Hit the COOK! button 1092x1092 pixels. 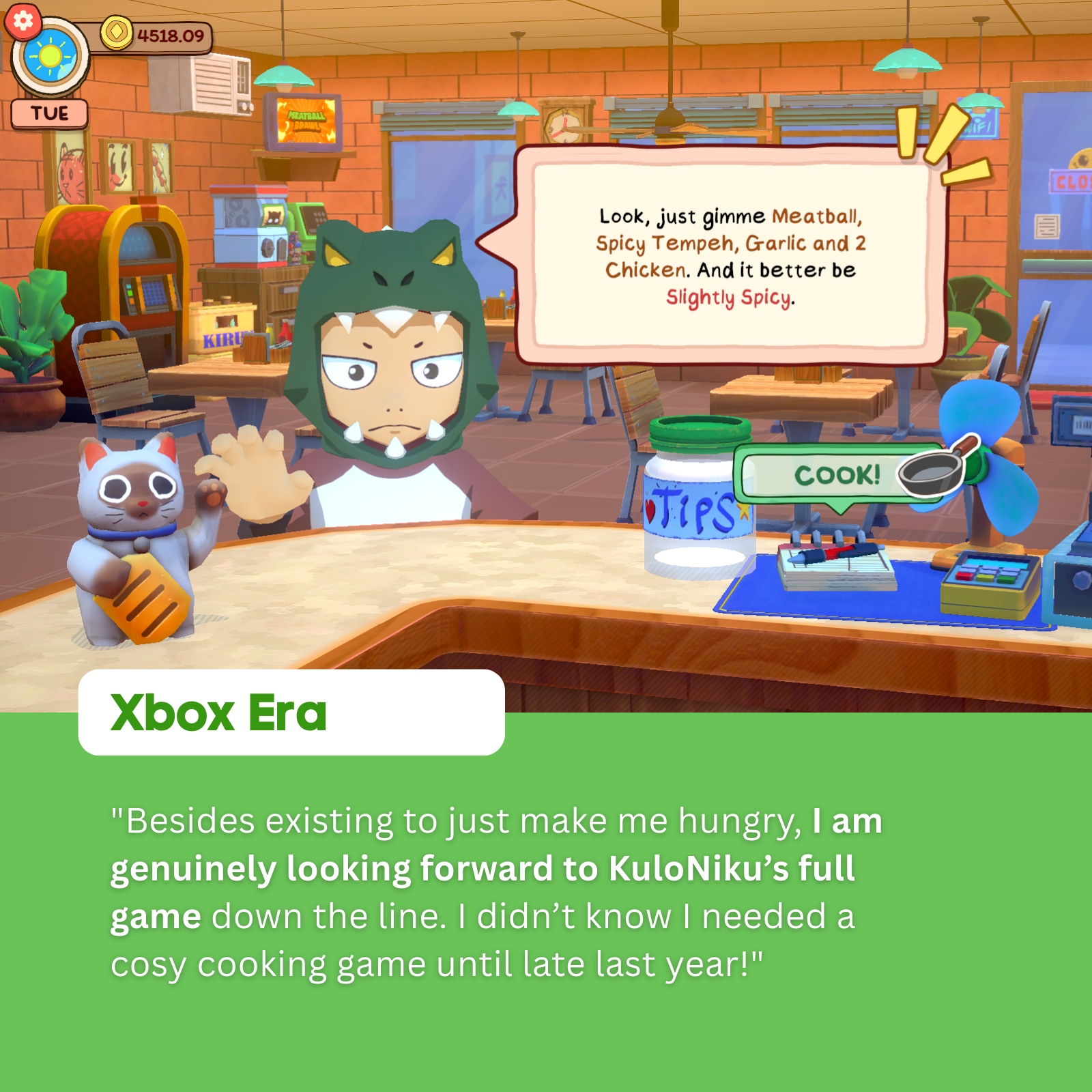(x=837, y=475)
